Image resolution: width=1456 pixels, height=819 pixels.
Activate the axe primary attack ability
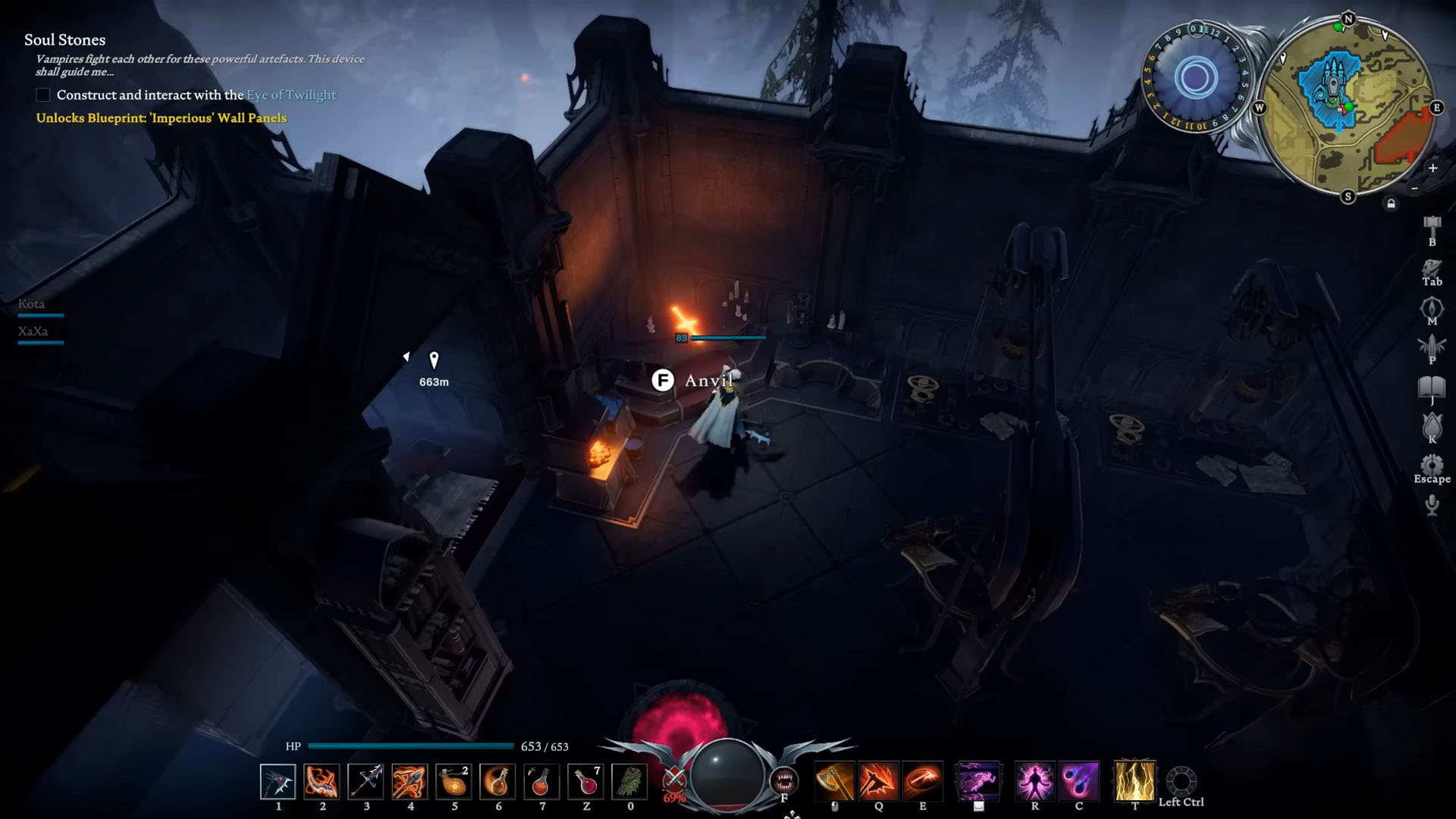coord(834,782)
